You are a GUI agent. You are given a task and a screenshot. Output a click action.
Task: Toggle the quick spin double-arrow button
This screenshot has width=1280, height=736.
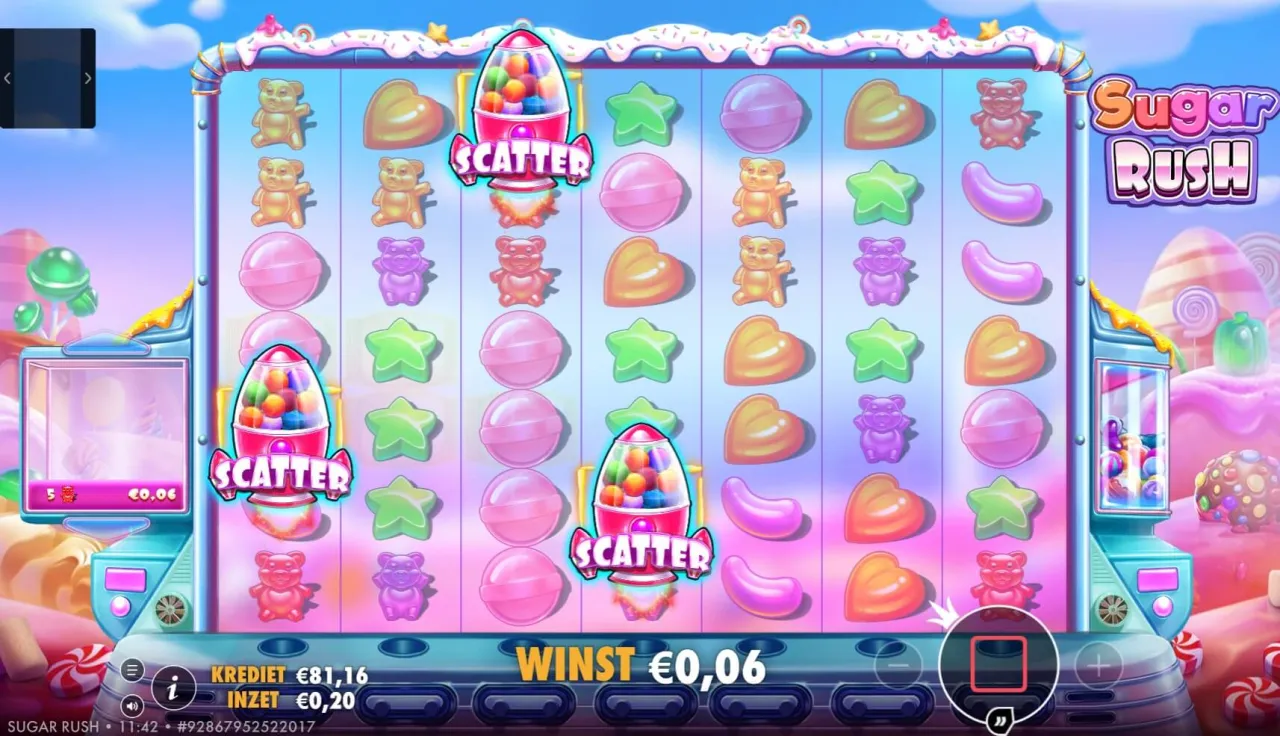coord(998,721)
